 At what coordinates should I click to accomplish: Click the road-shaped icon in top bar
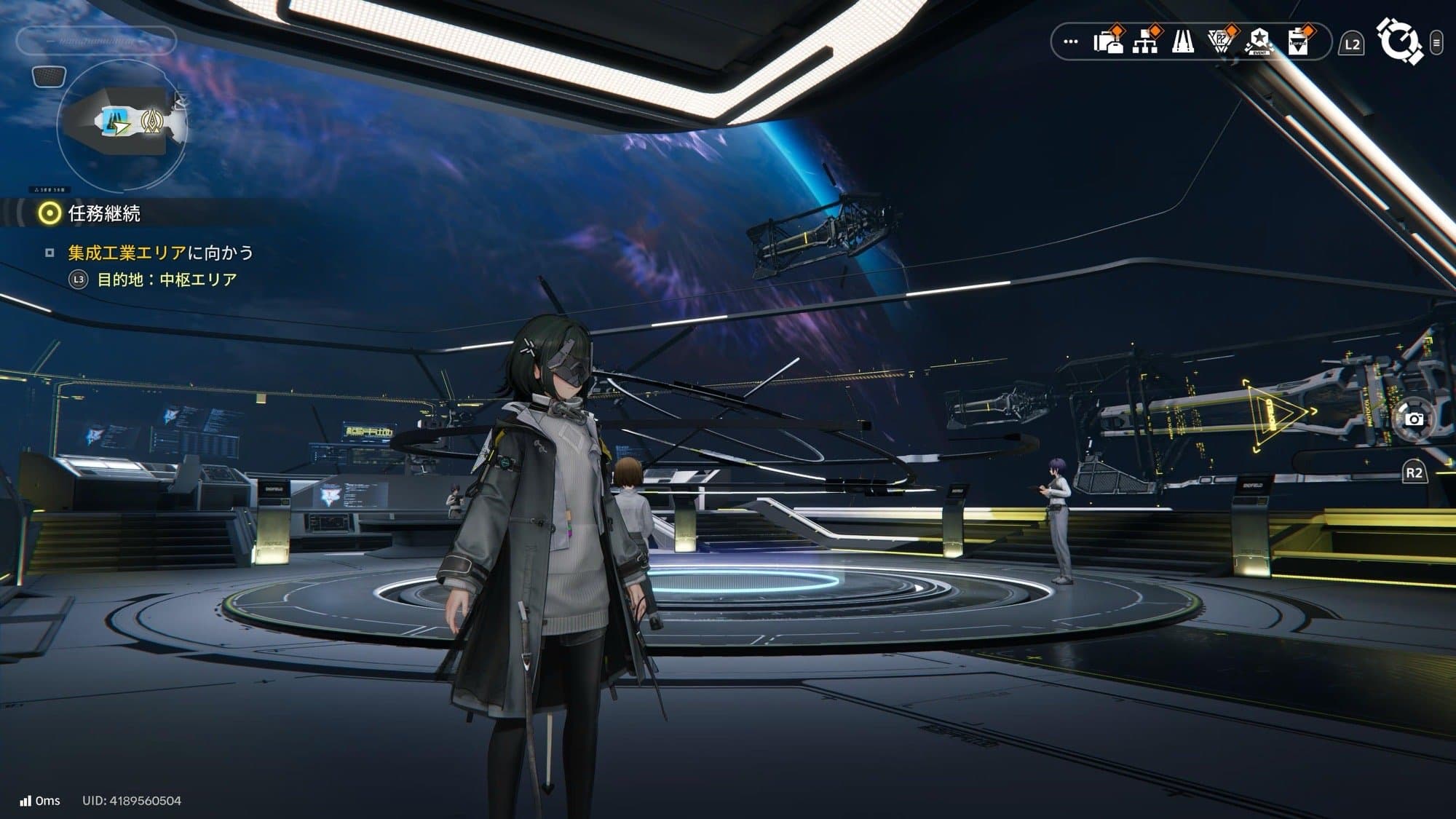pos(1183,42)
